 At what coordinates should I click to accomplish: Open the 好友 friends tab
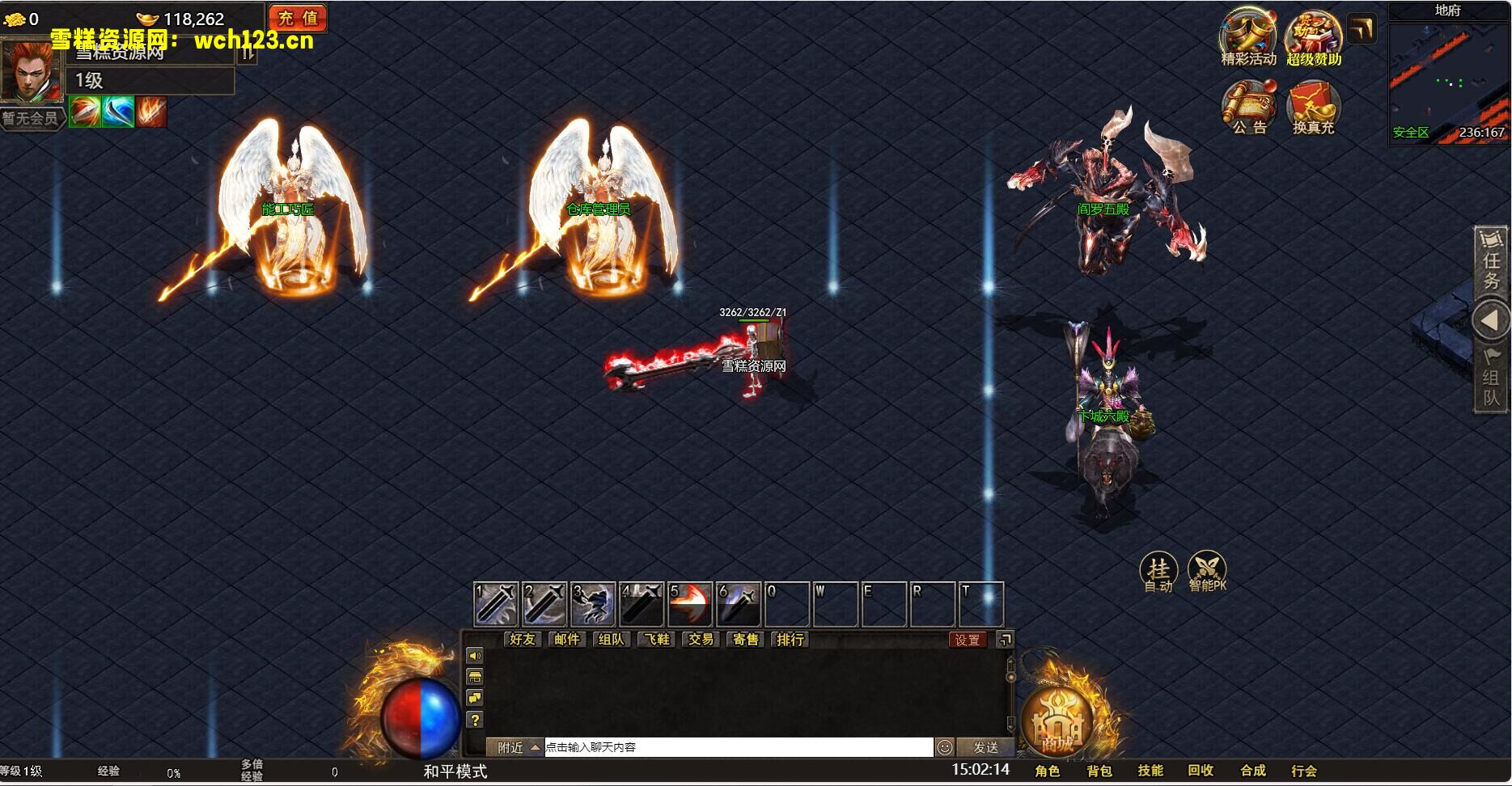coord(523,640)
